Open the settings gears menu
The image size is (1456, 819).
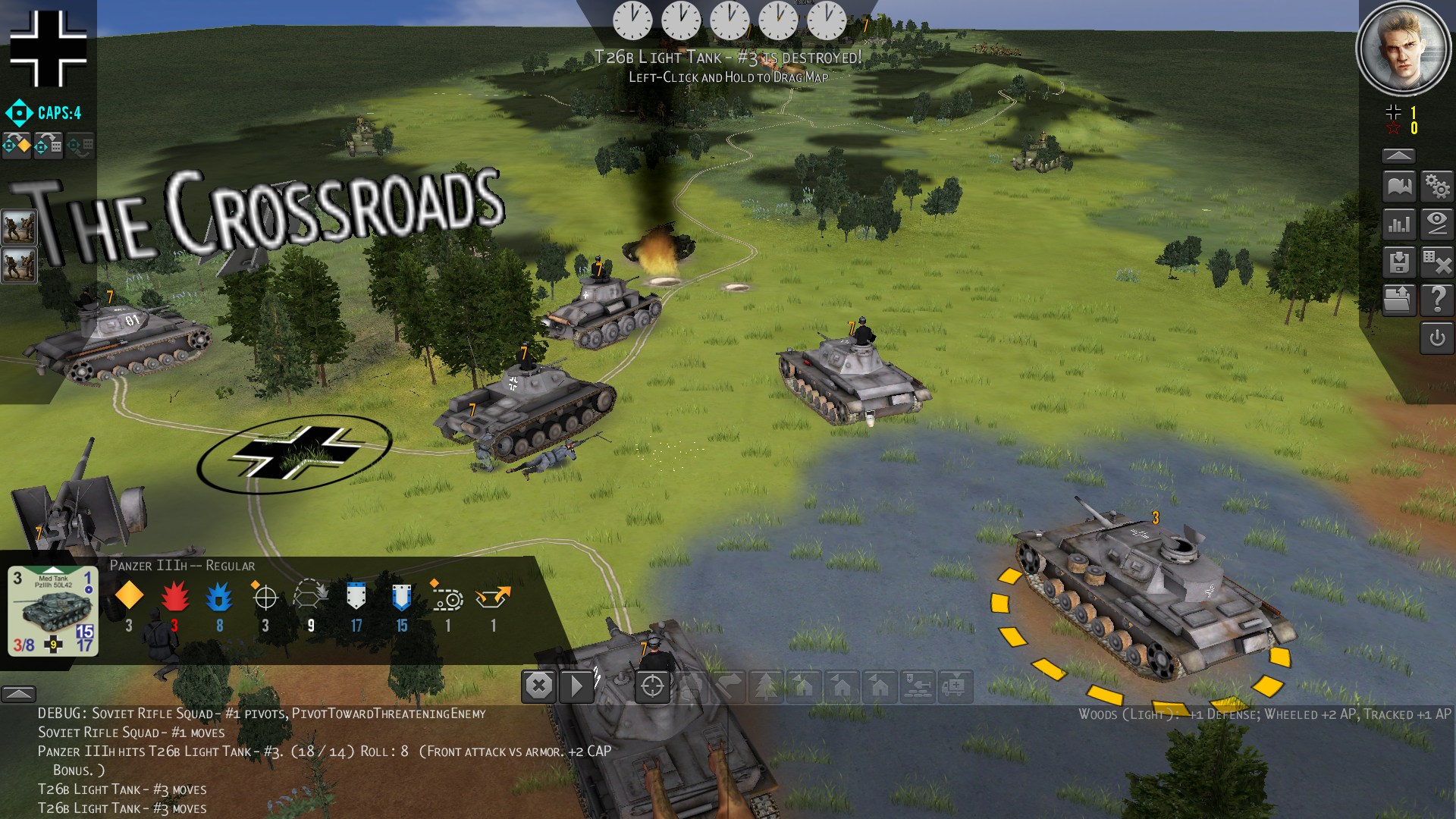(1437, 186)
